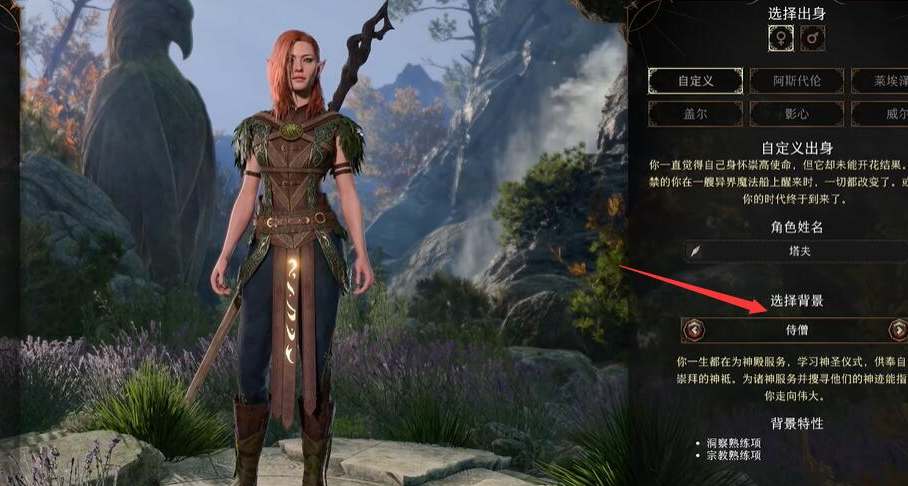This screenshot has height=486, width=908.
Task: Select the 盖尔 origin character
Action: click(695, 114)
